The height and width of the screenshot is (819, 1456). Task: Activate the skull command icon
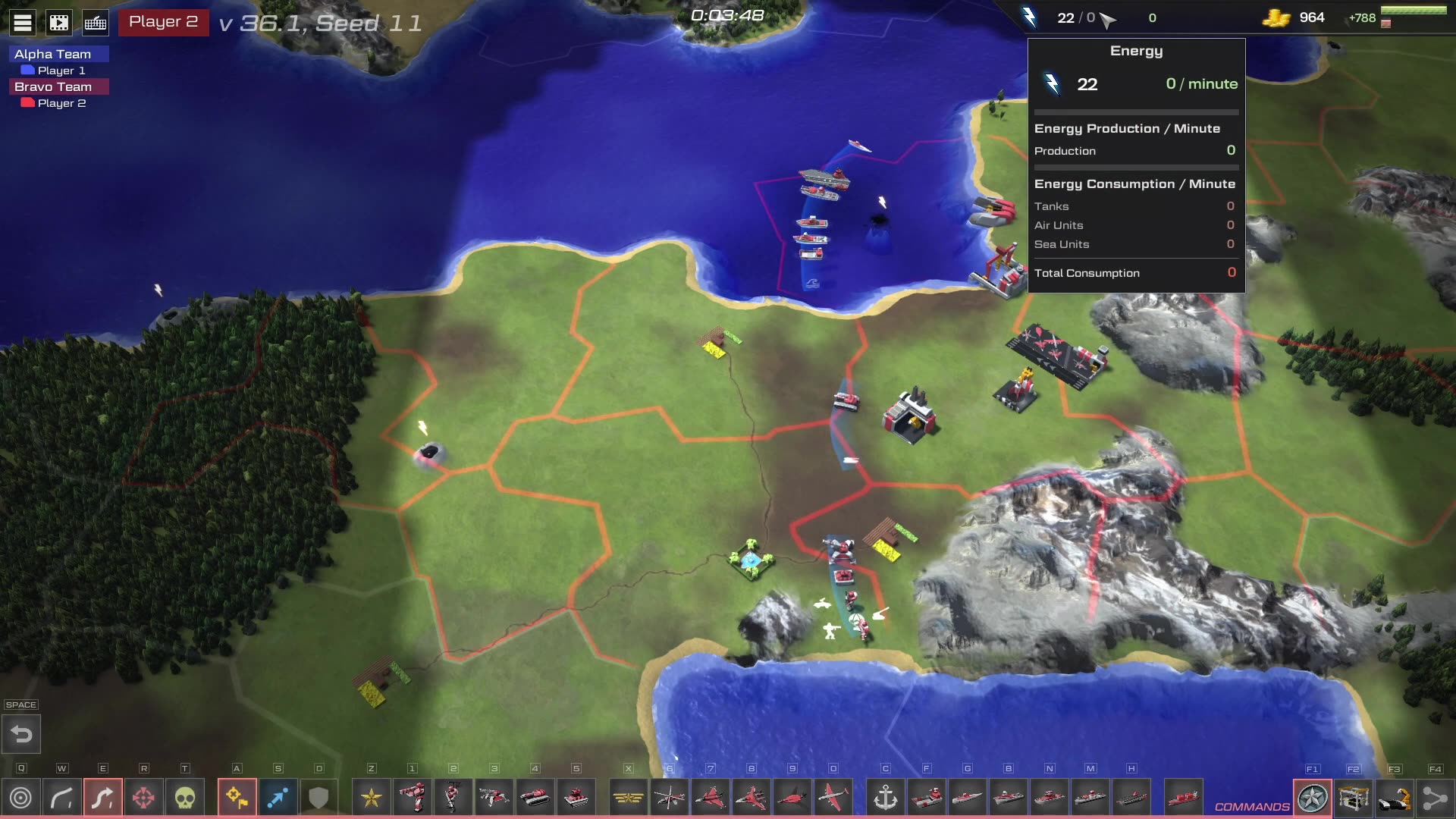(185, 798)
